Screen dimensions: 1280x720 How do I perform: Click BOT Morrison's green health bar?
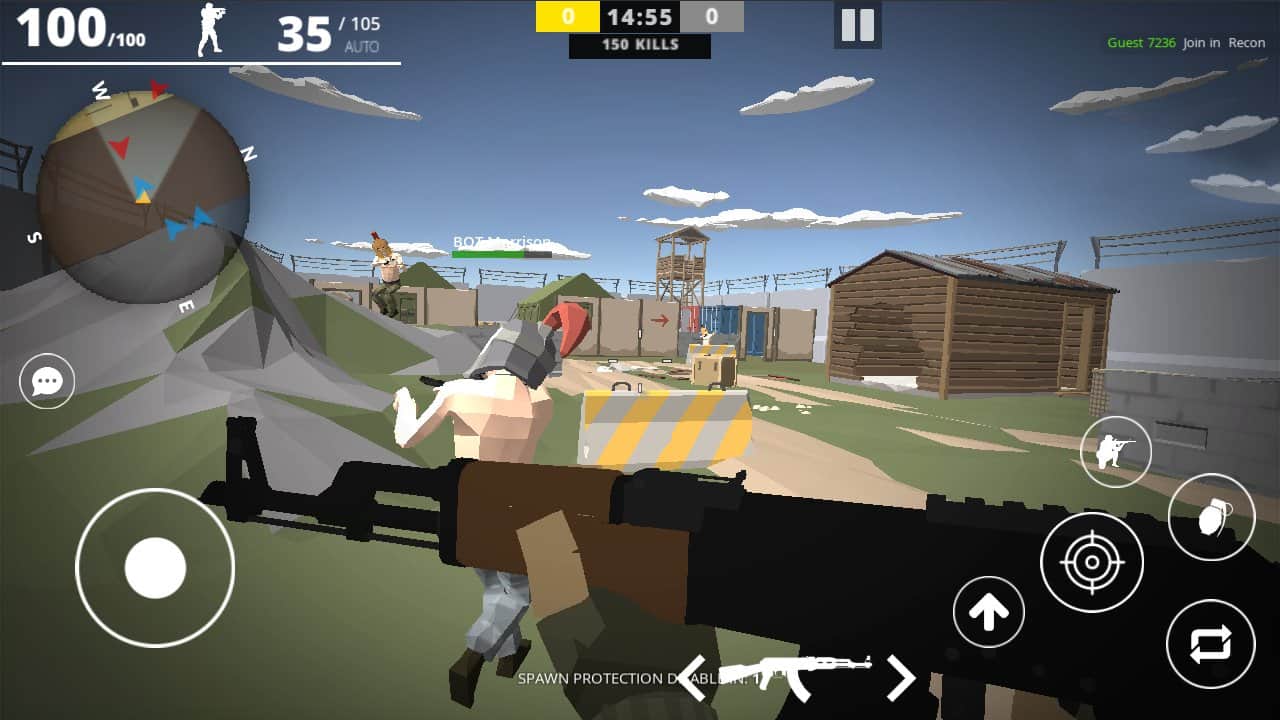pos(500,253)
